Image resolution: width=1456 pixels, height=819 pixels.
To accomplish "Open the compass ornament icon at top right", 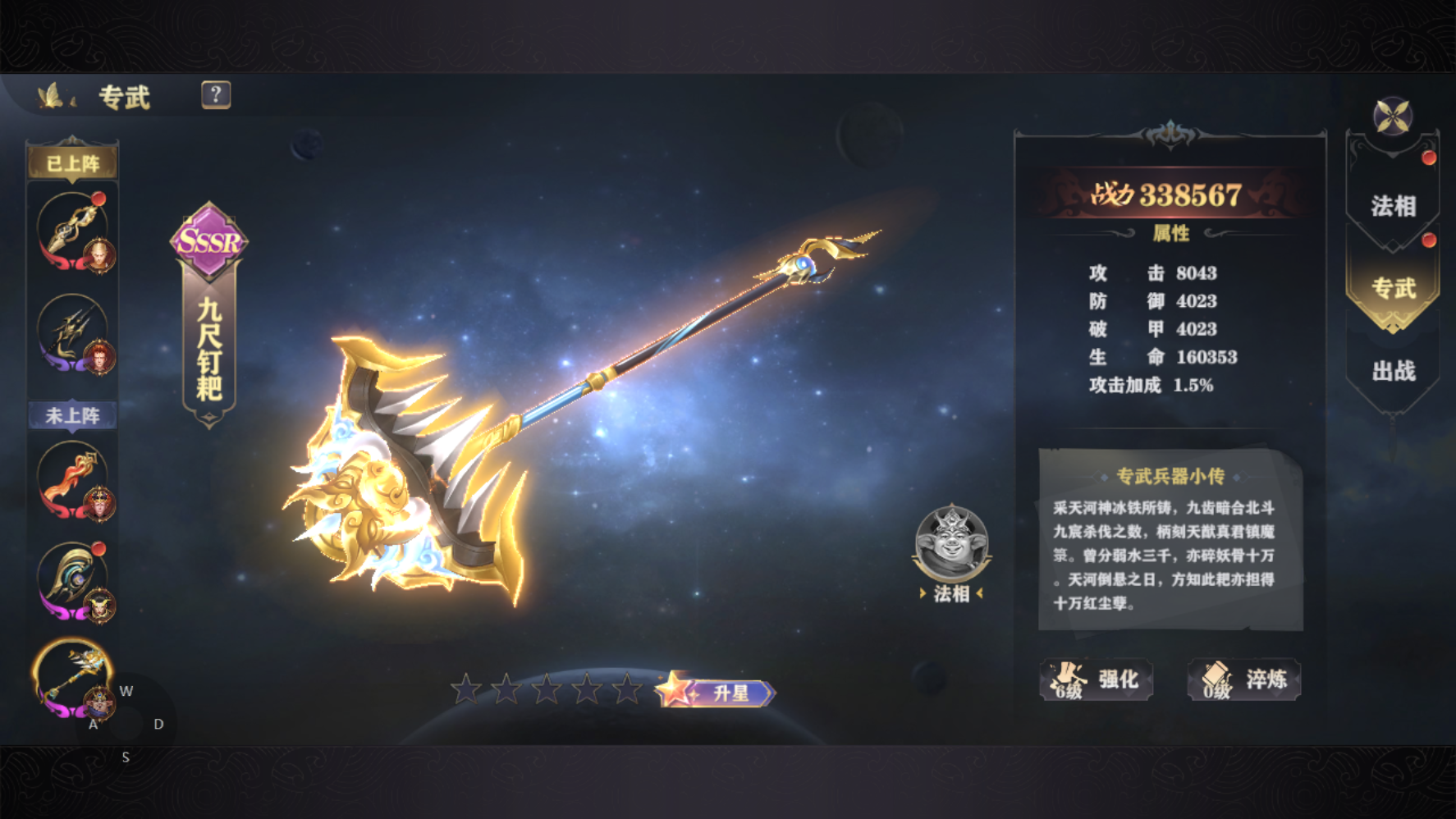I will (1393, 117).
